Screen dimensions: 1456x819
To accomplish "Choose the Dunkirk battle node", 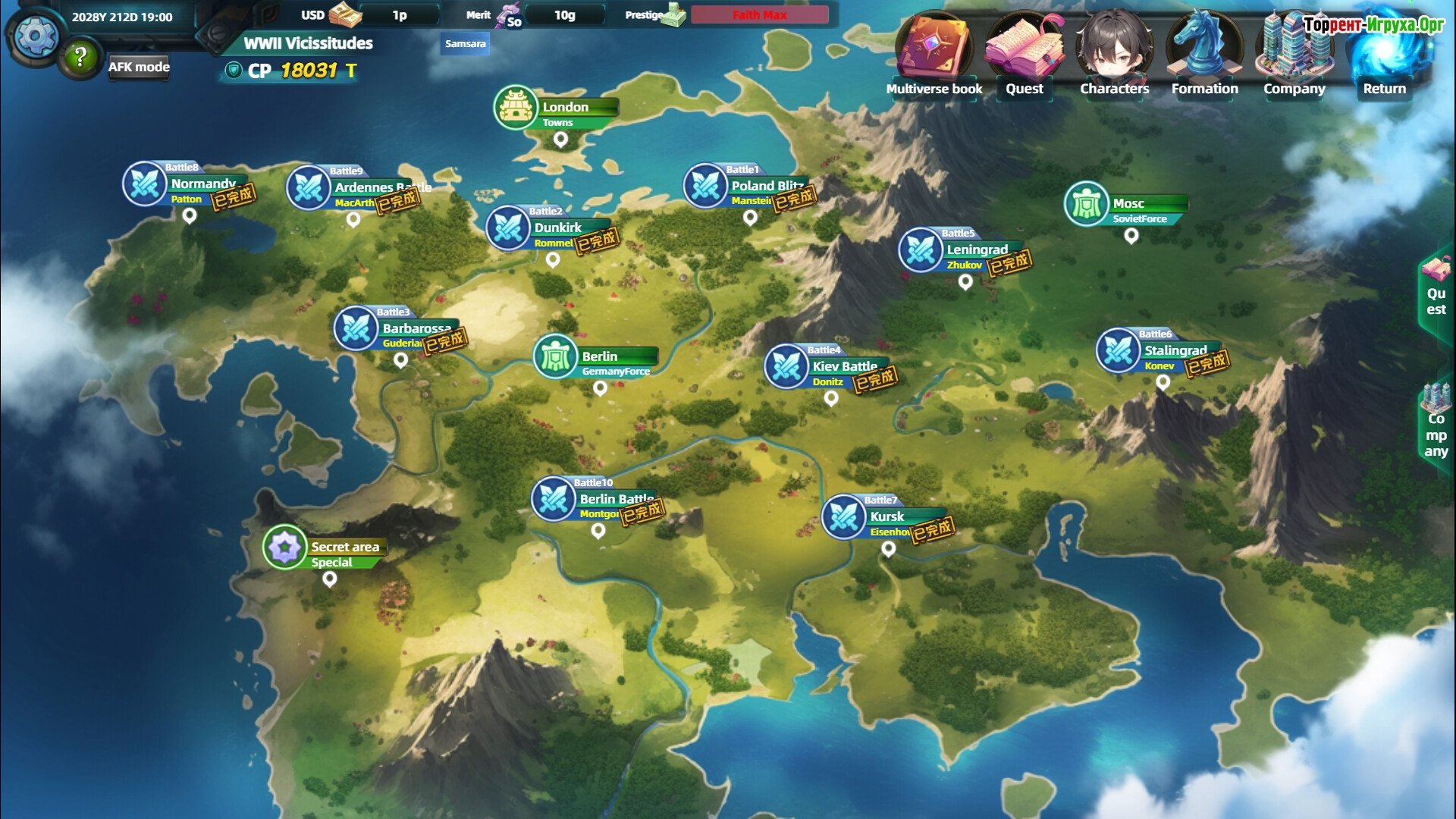I will (508, 227).
